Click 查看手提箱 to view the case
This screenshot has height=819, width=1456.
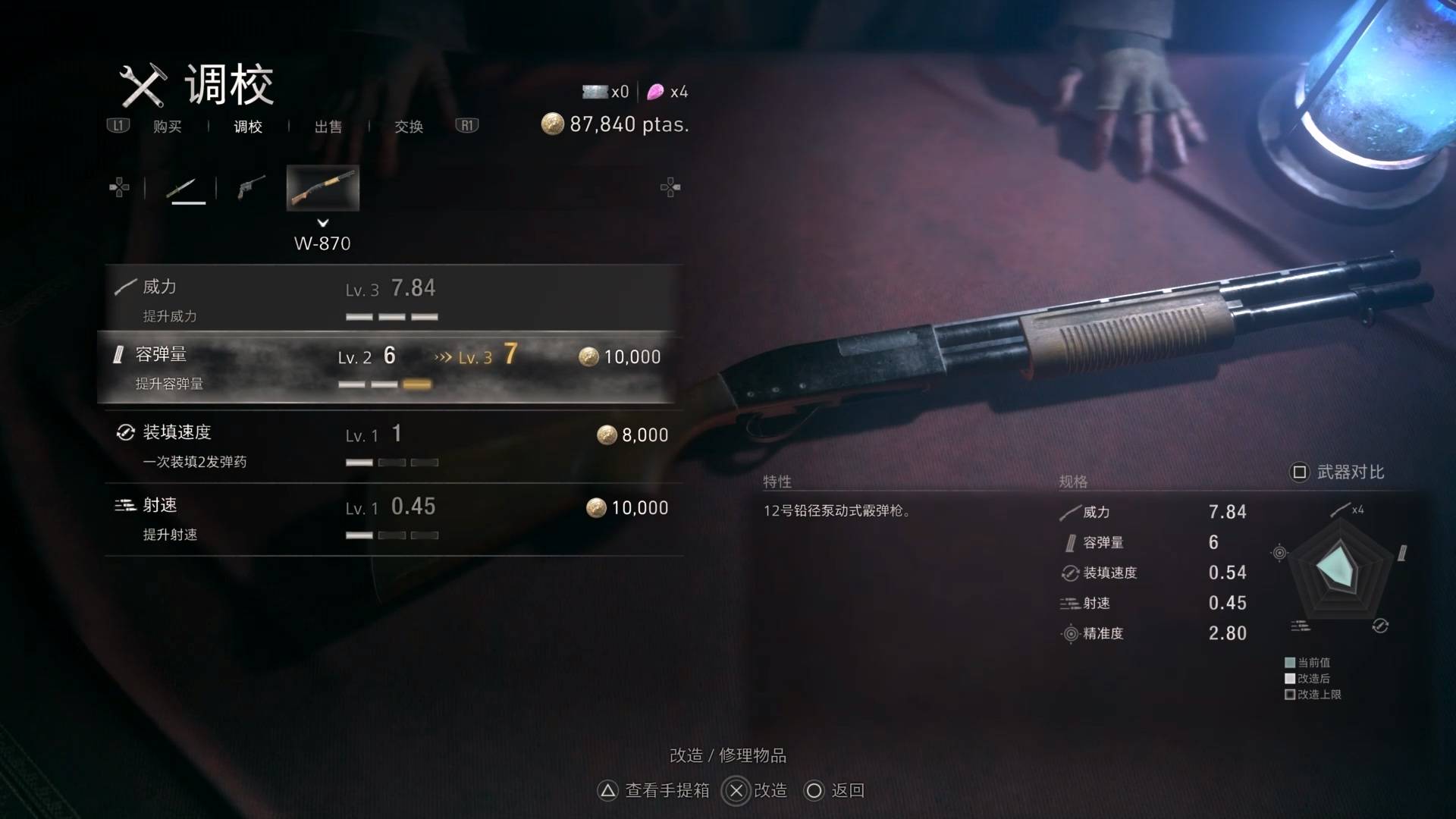[x=654, y=790]
